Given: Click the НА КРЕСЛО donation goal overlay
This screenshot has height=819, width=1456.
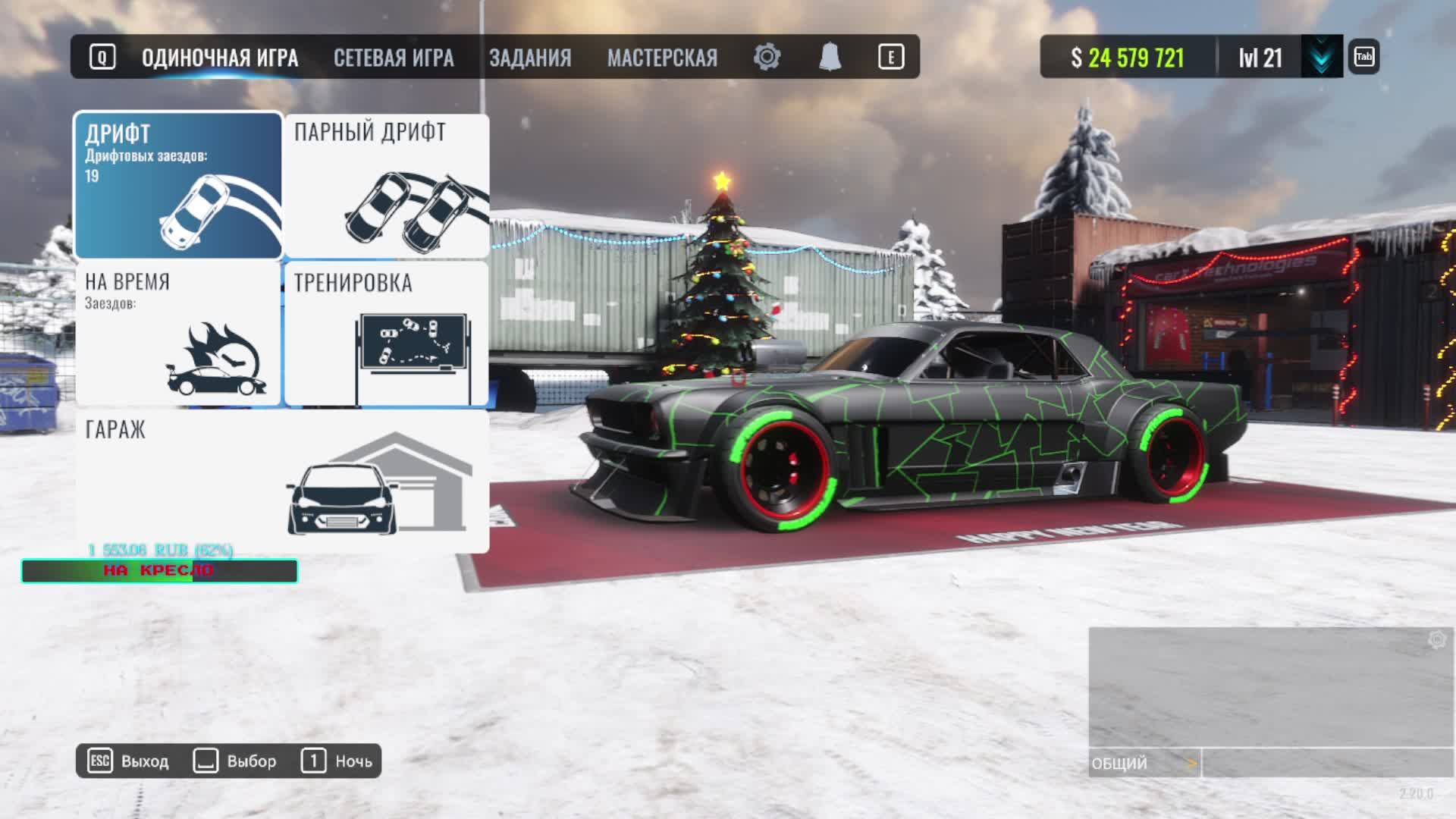Looking at the screenshot, I should coord(159,571).
